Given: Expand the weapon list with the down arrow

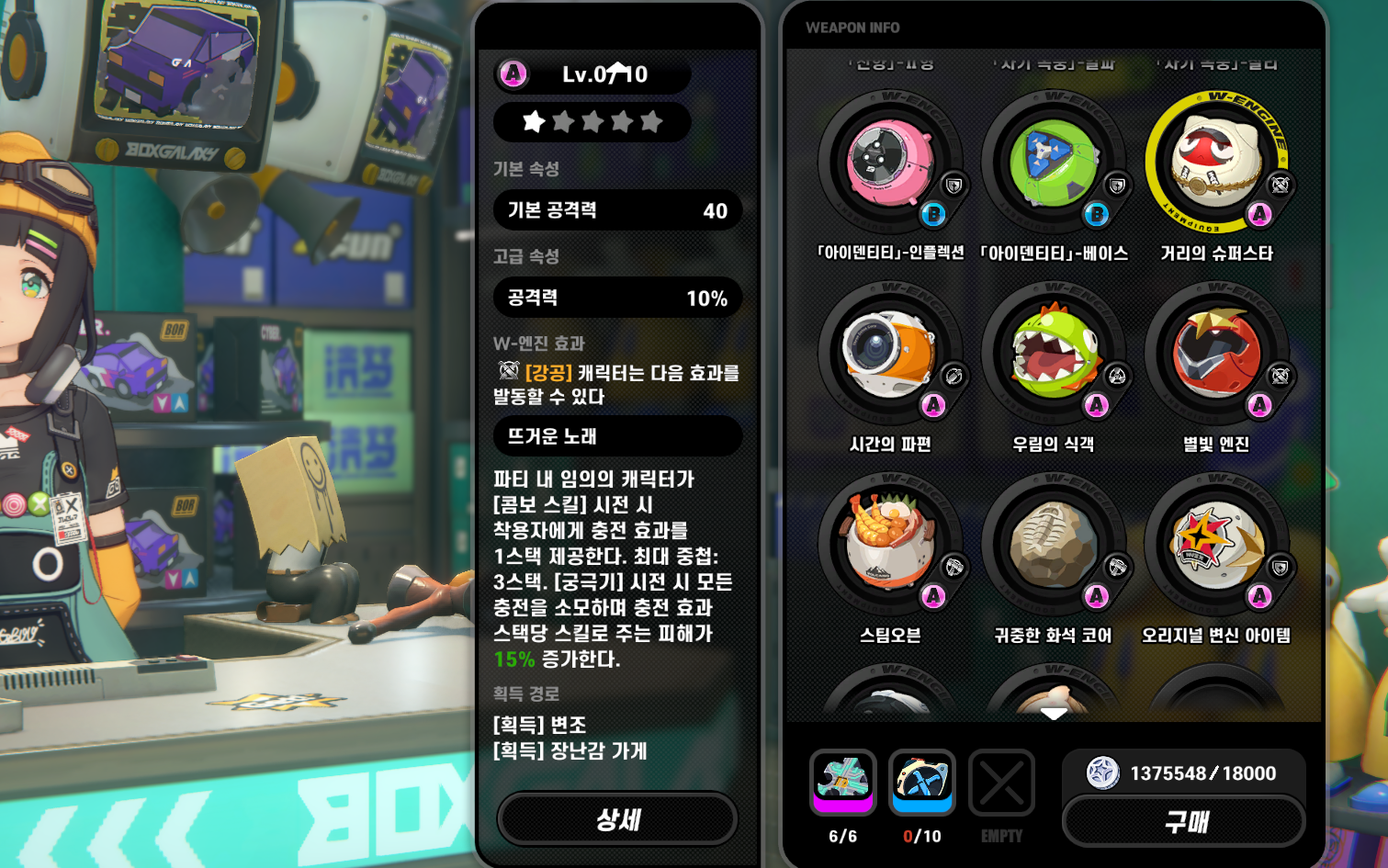Looking at the screenshot, I should (x=1053, y=711).
